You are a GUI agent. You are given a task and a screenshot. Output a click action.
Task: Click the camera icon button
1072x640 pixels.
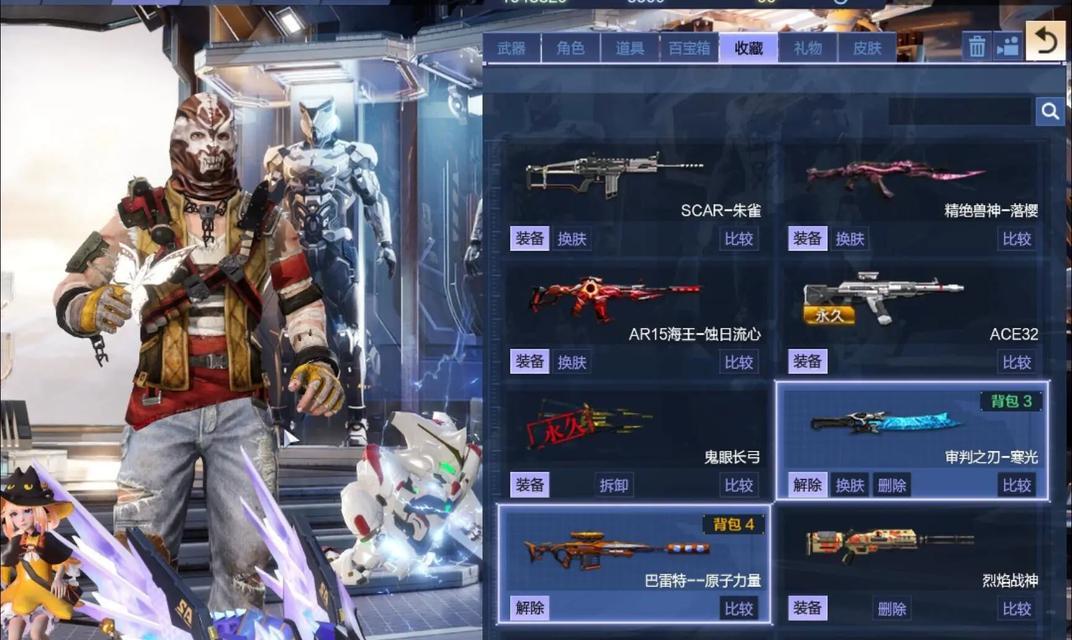pyautogui.click(x=1007, y=46)
